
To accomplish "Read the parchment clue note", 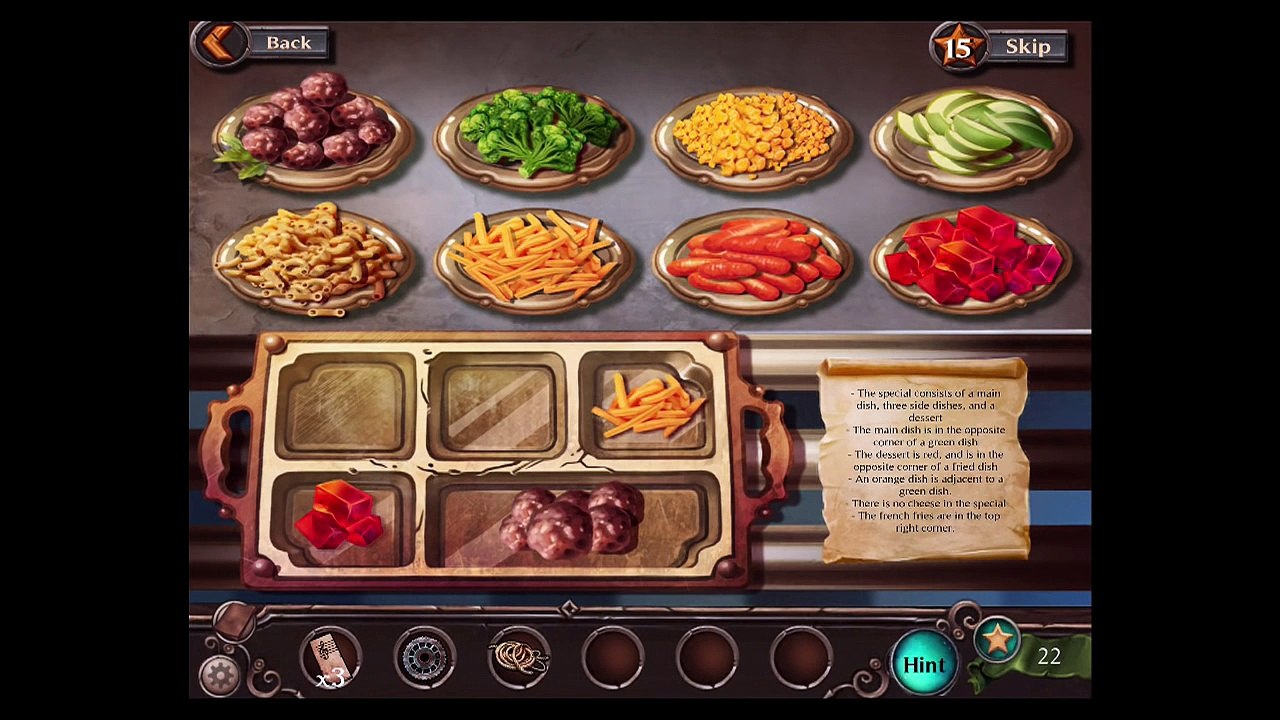I will (925, 460).
